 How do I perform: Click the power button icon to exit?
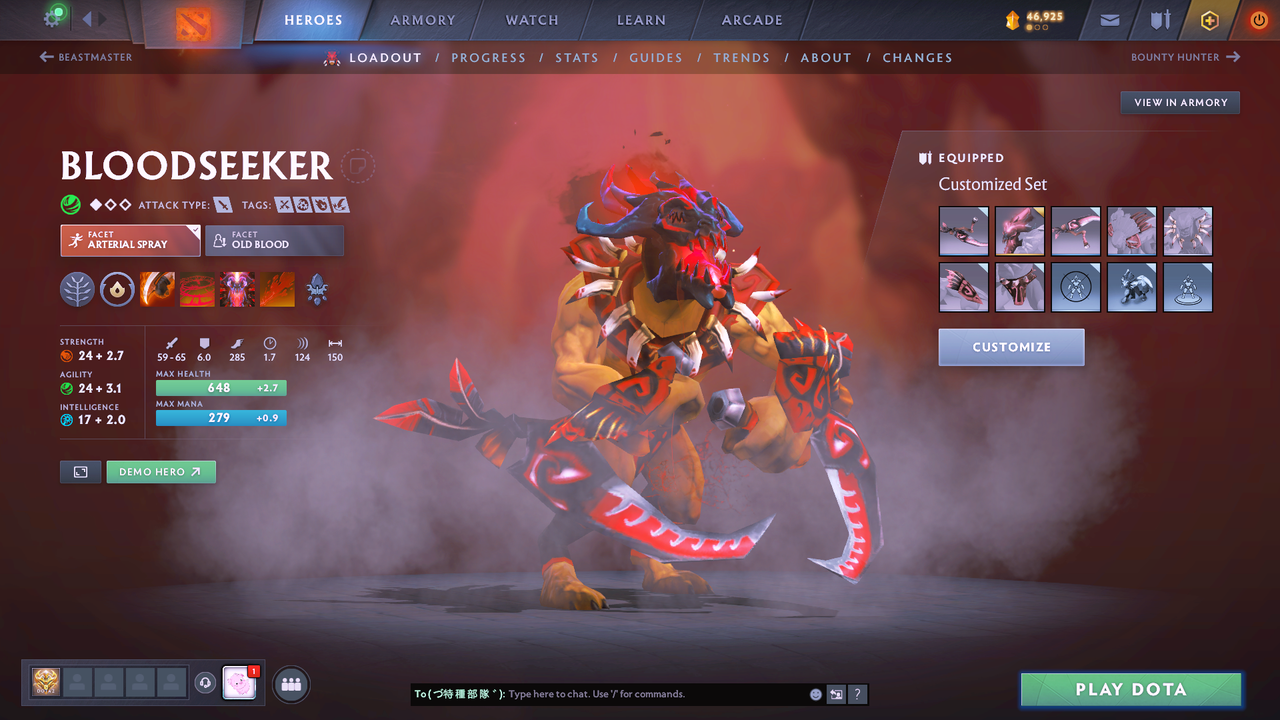pos(1258,20)
